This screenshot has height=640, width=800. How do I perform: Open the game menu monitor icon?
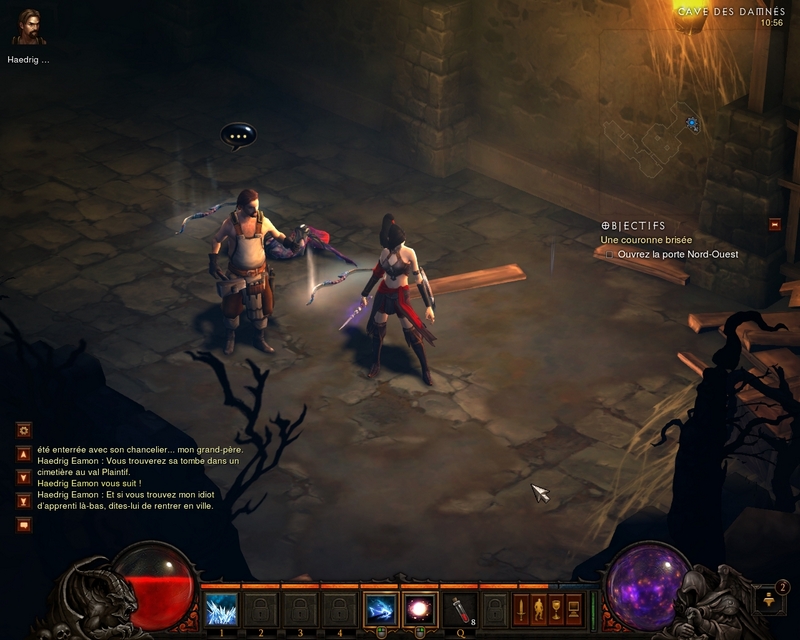573,607
